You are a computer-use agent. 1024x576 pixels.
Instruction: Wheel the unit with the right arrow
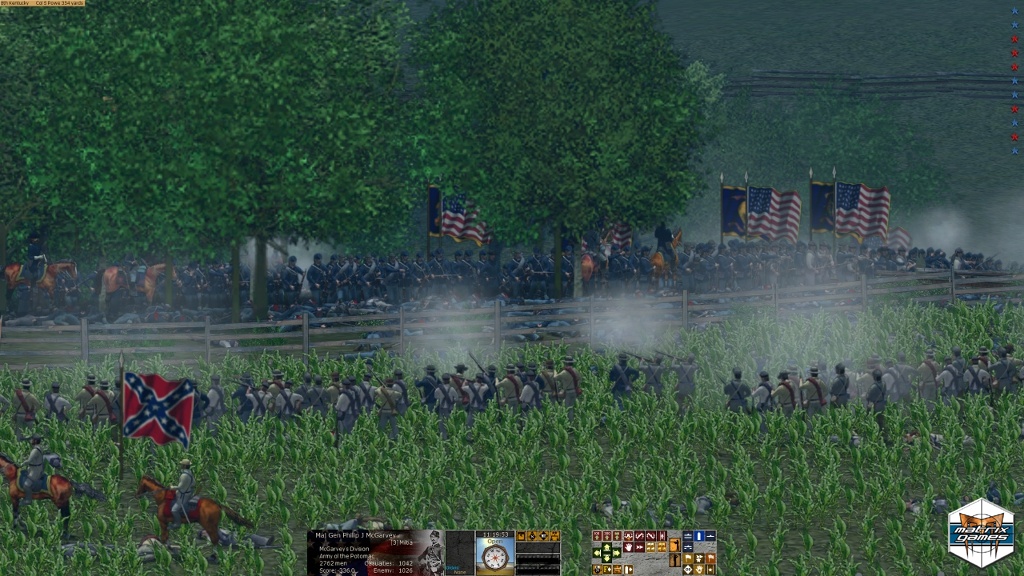(616, 553)
